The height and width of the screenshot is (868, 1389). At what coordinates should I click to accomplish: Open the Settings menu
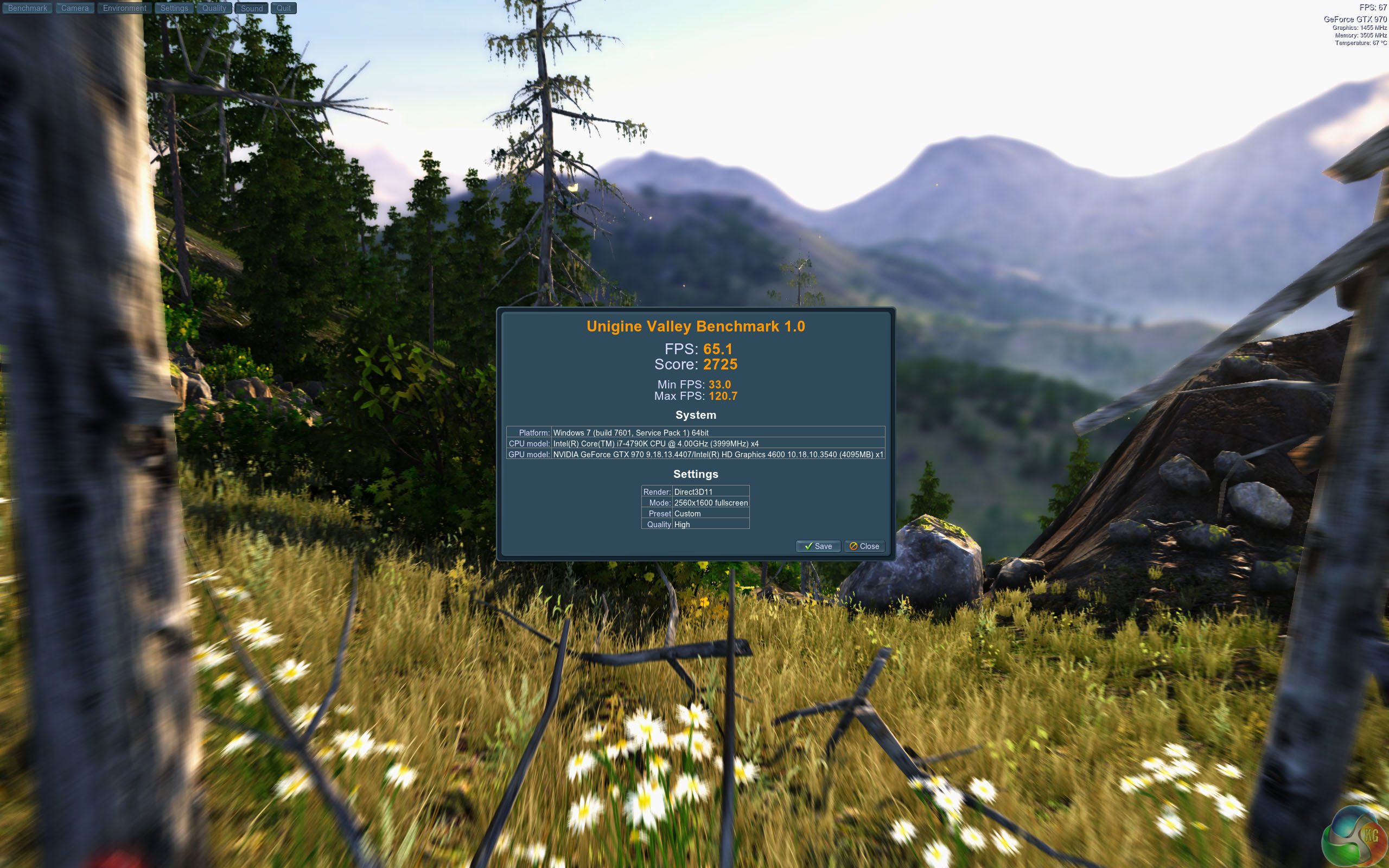(x=174, y=8)
